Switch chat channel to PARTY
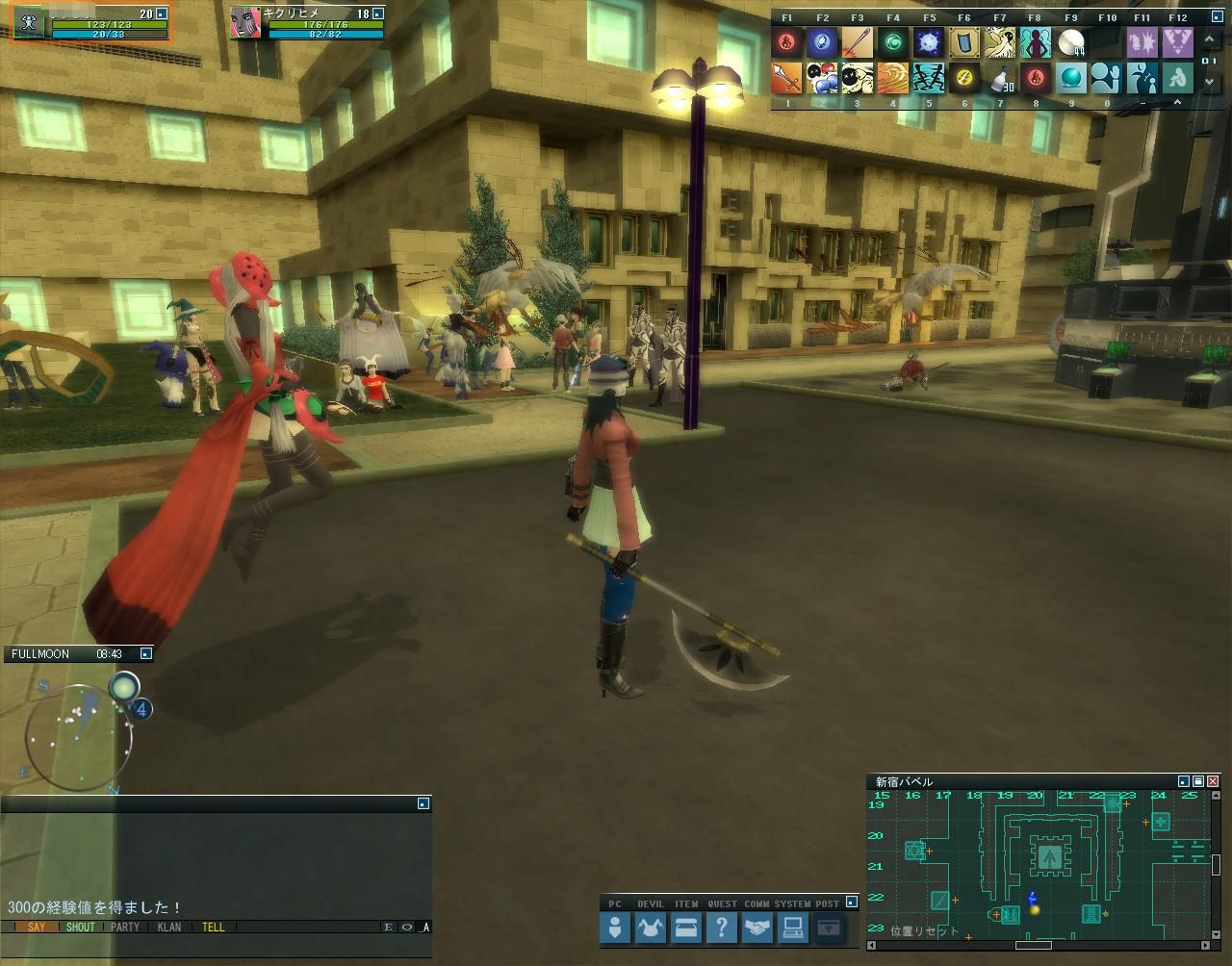This screenshot has height=966, width=1232. (125, 928)
